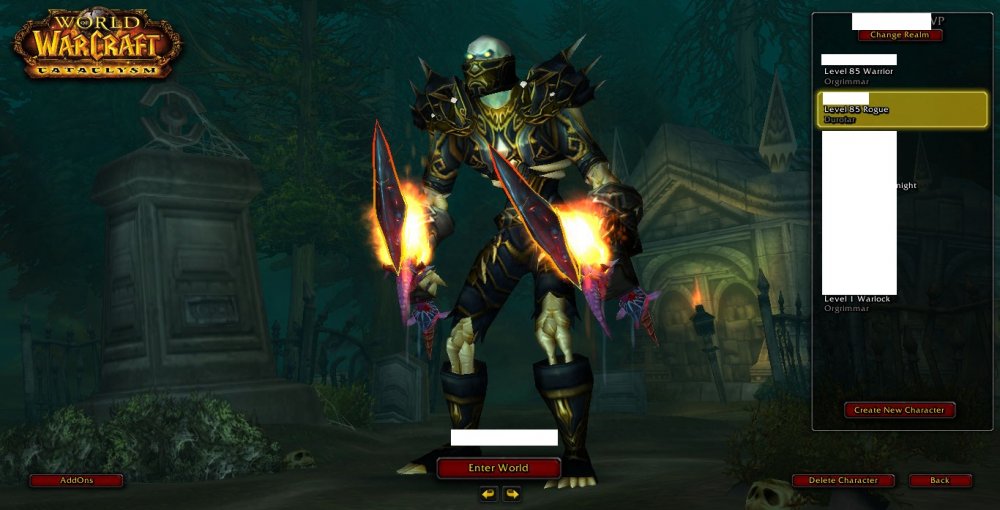
Task: Open the AddOns list
Action: pos(76,480)
